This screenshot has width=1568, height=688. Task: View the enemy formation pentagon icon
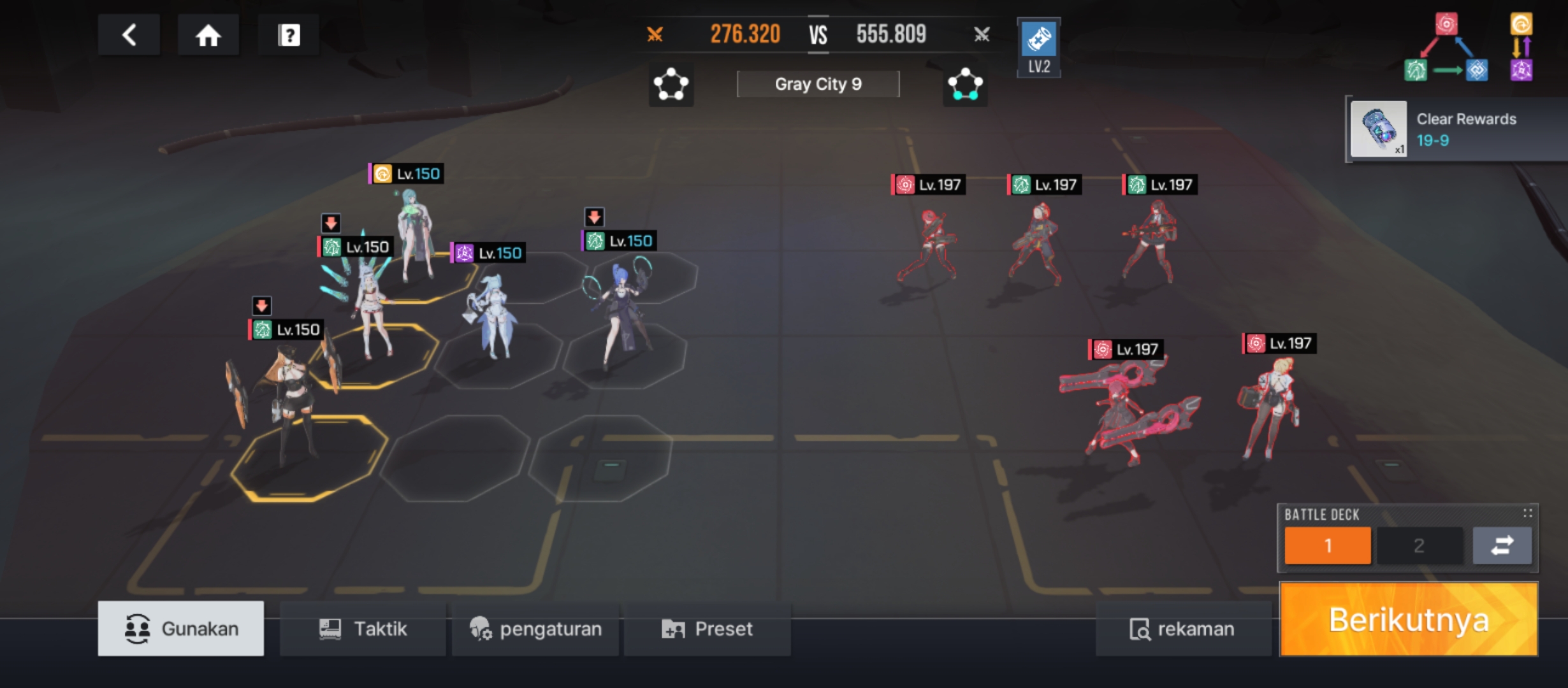[x=965, y=84]
